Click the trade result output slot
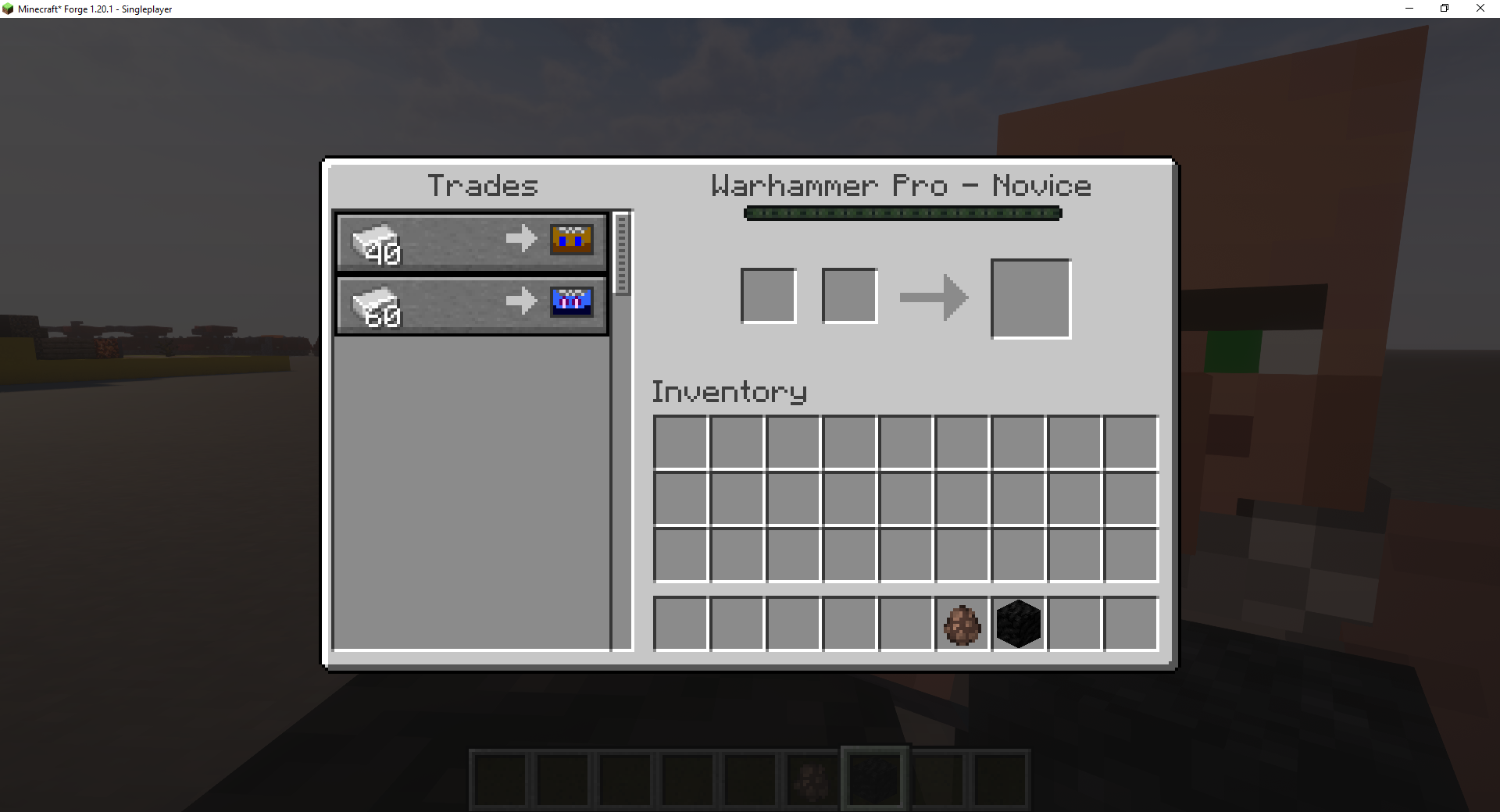The width and height of the screenshot is (1500, 812). (1030, 299)
